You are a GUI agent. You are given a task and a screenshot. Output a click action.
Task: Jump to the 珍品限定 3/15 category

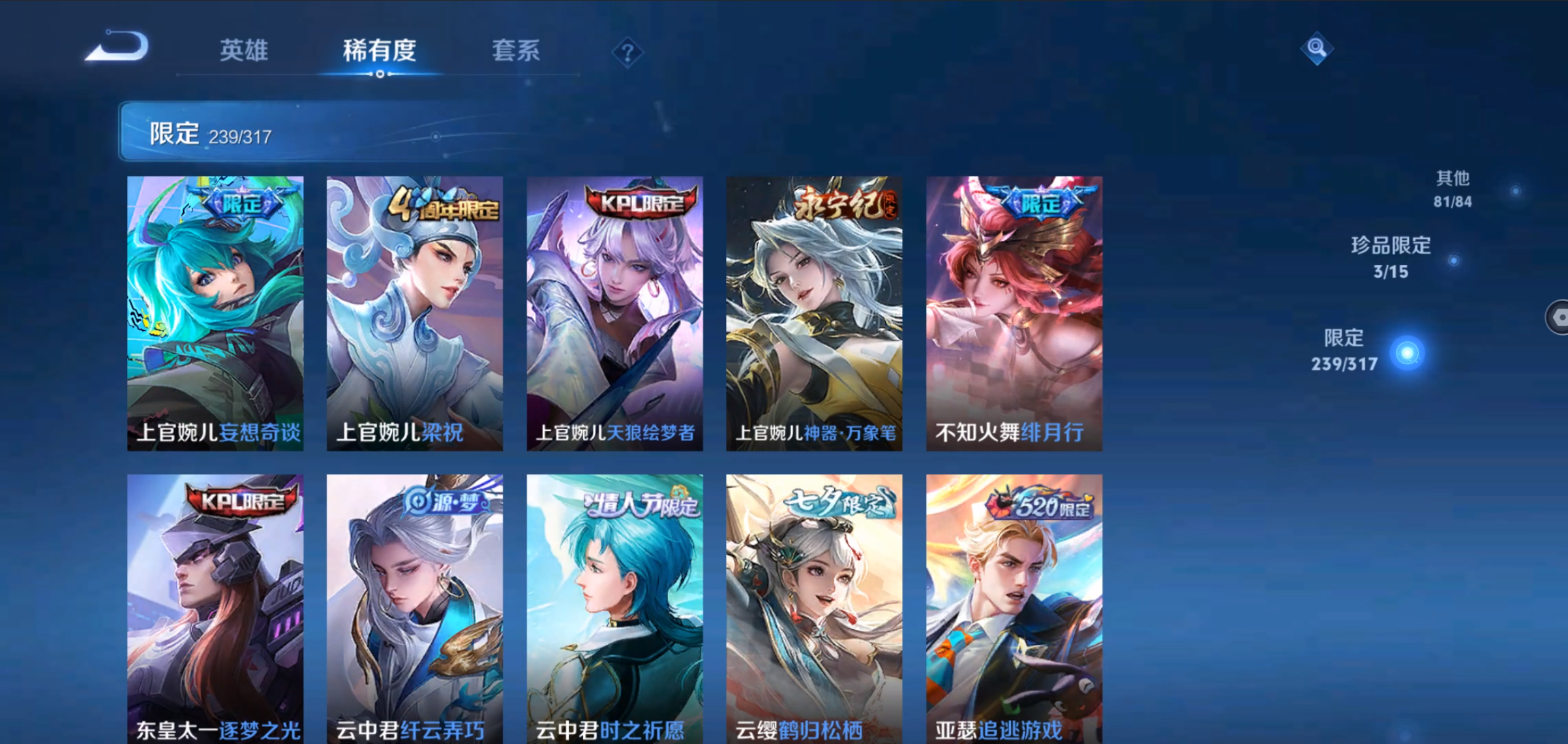(1391, 258)
